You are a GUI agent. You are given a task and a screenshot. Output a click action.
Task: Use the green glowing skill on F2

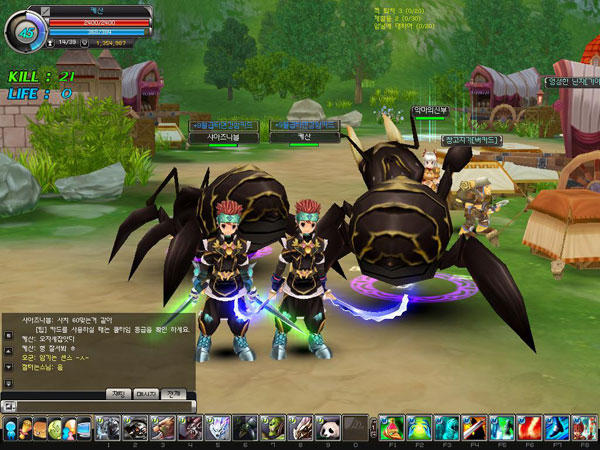point(419,428)
